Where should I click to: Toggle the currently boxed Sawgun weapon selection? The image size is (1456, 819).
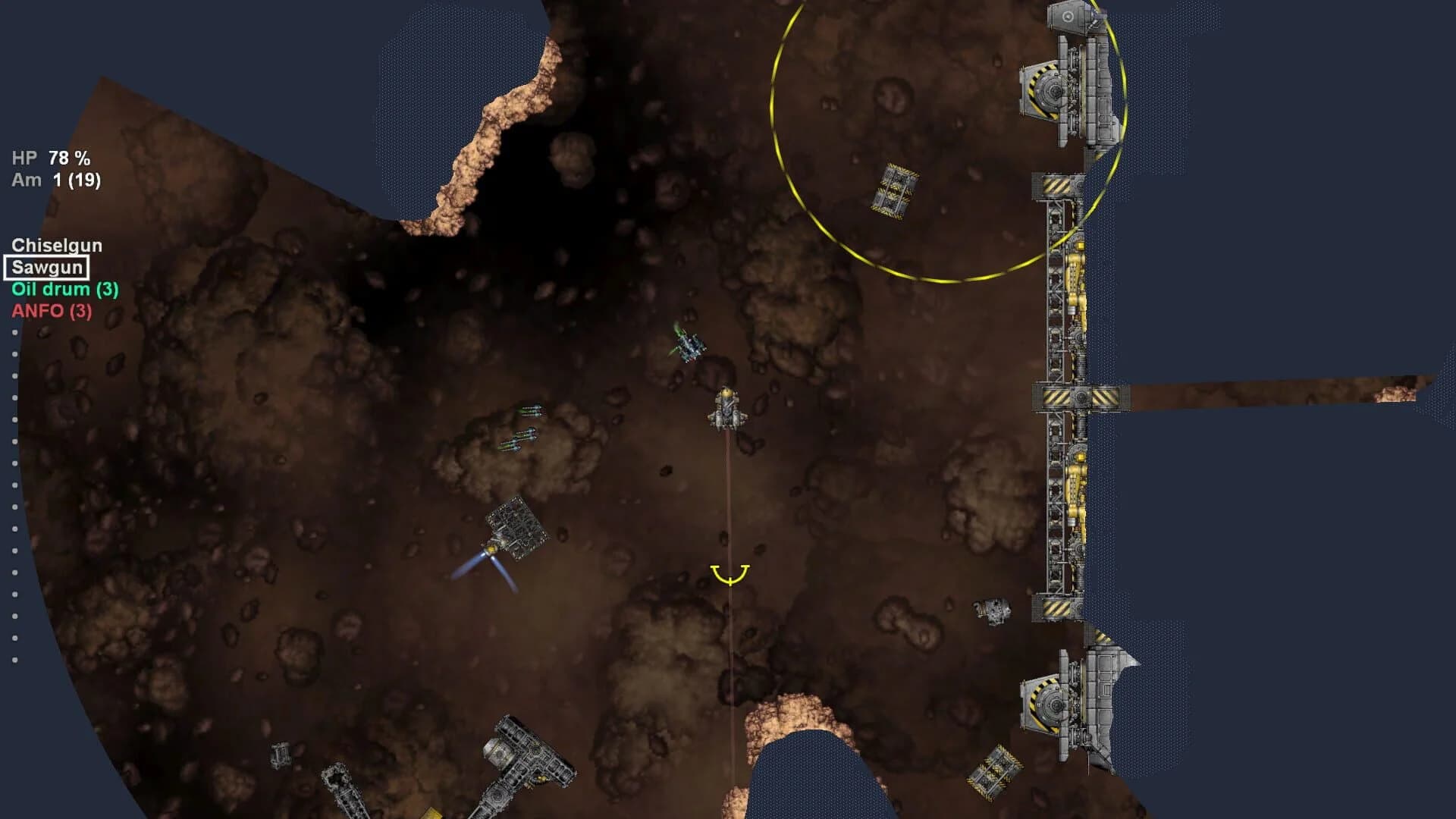coord(47,267)
